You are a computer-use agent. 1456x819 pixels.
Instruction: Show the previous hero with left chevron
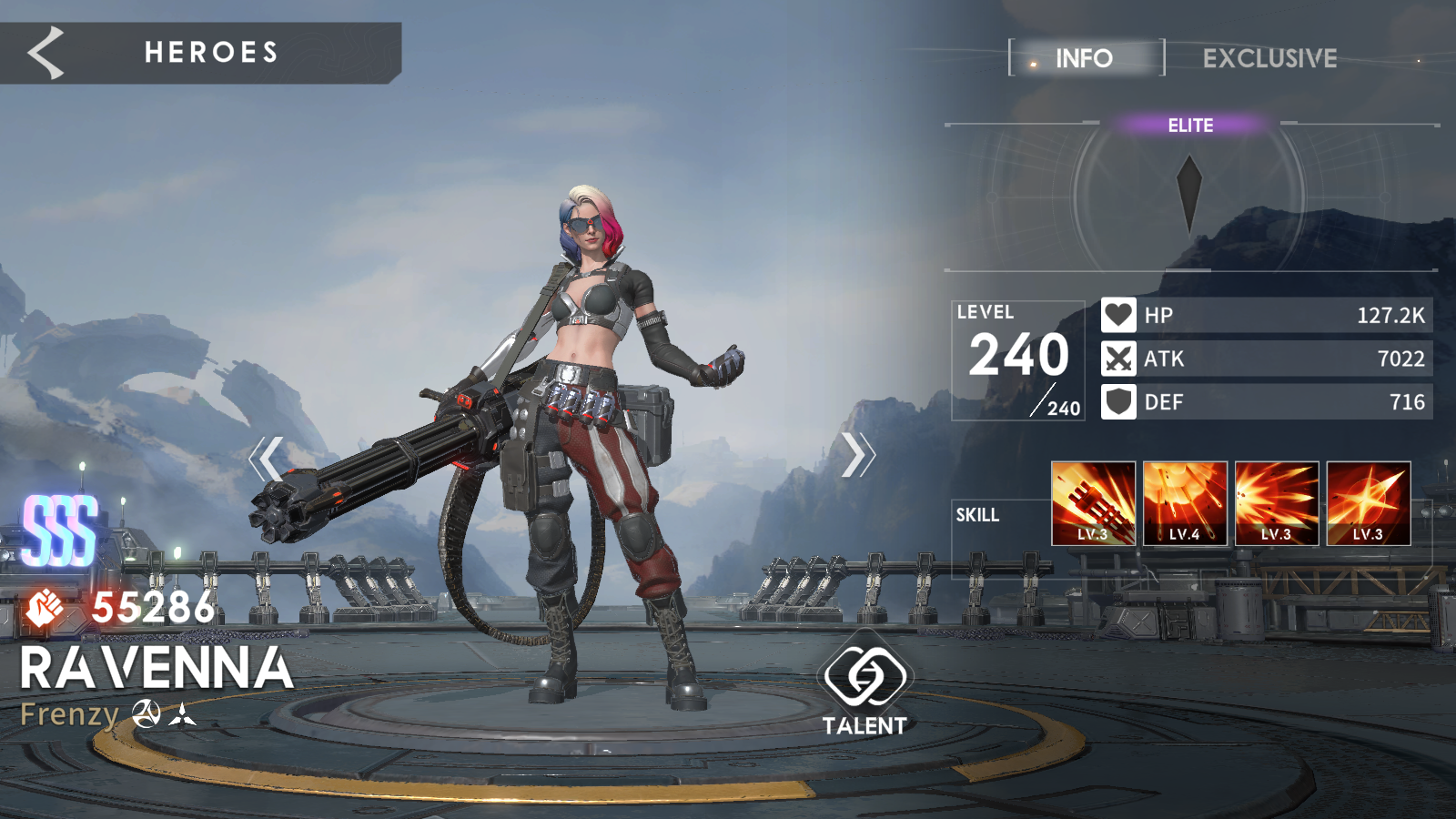(x=267, y=458)
